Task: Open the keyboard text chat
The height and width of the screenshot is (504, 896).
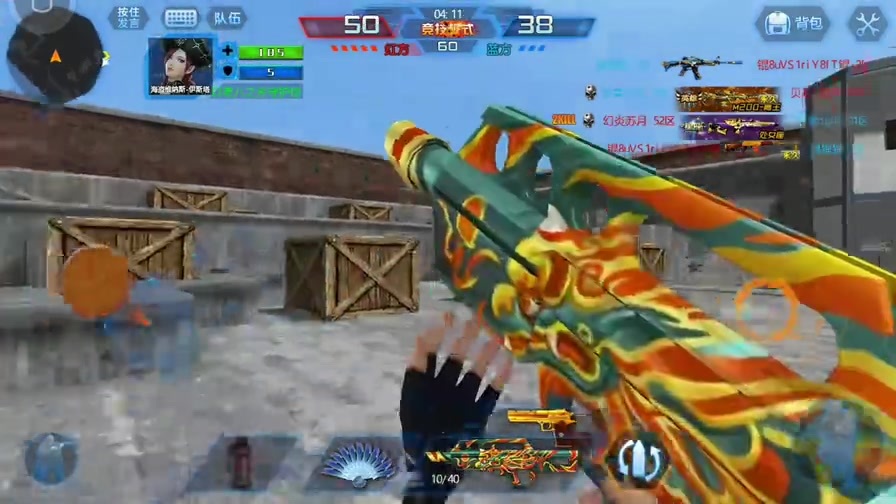Action: pos(181,18)
